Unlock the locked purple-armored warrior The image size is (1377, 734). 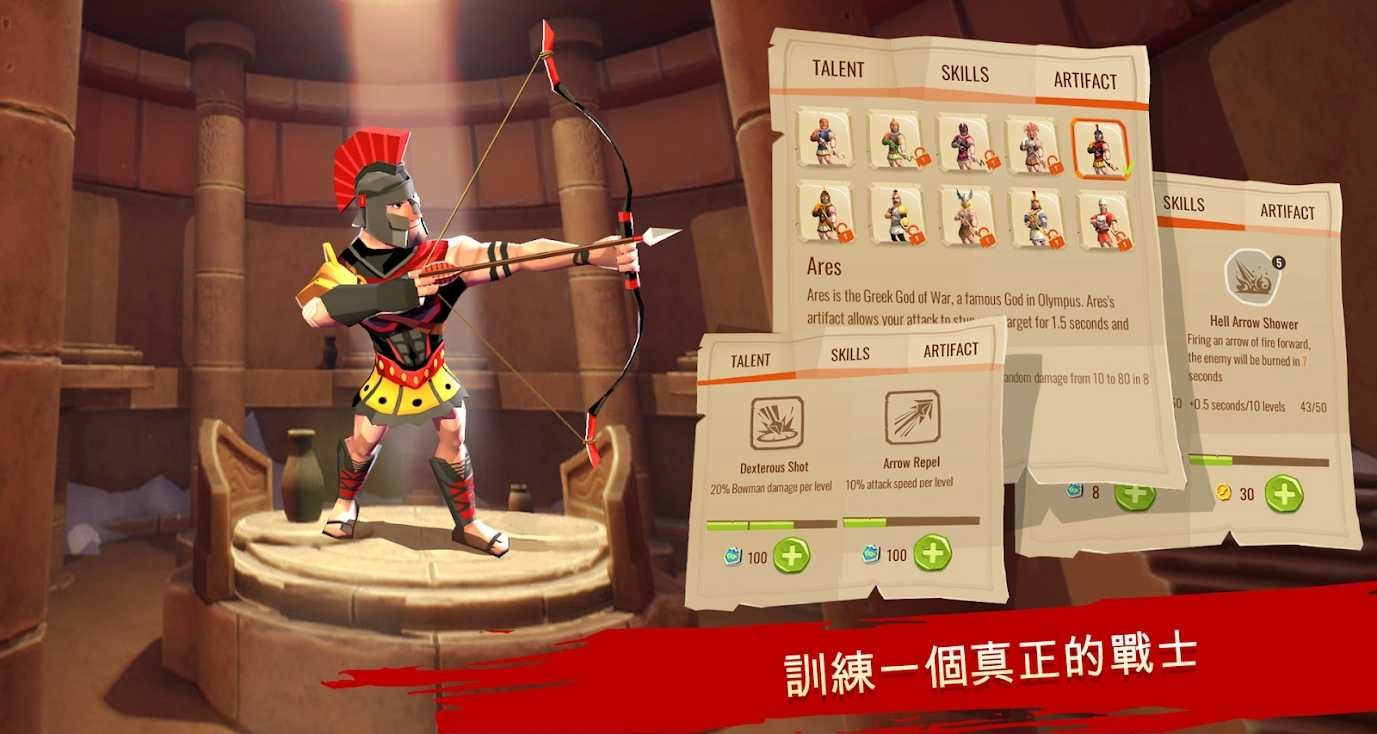(x=966, y=145)
